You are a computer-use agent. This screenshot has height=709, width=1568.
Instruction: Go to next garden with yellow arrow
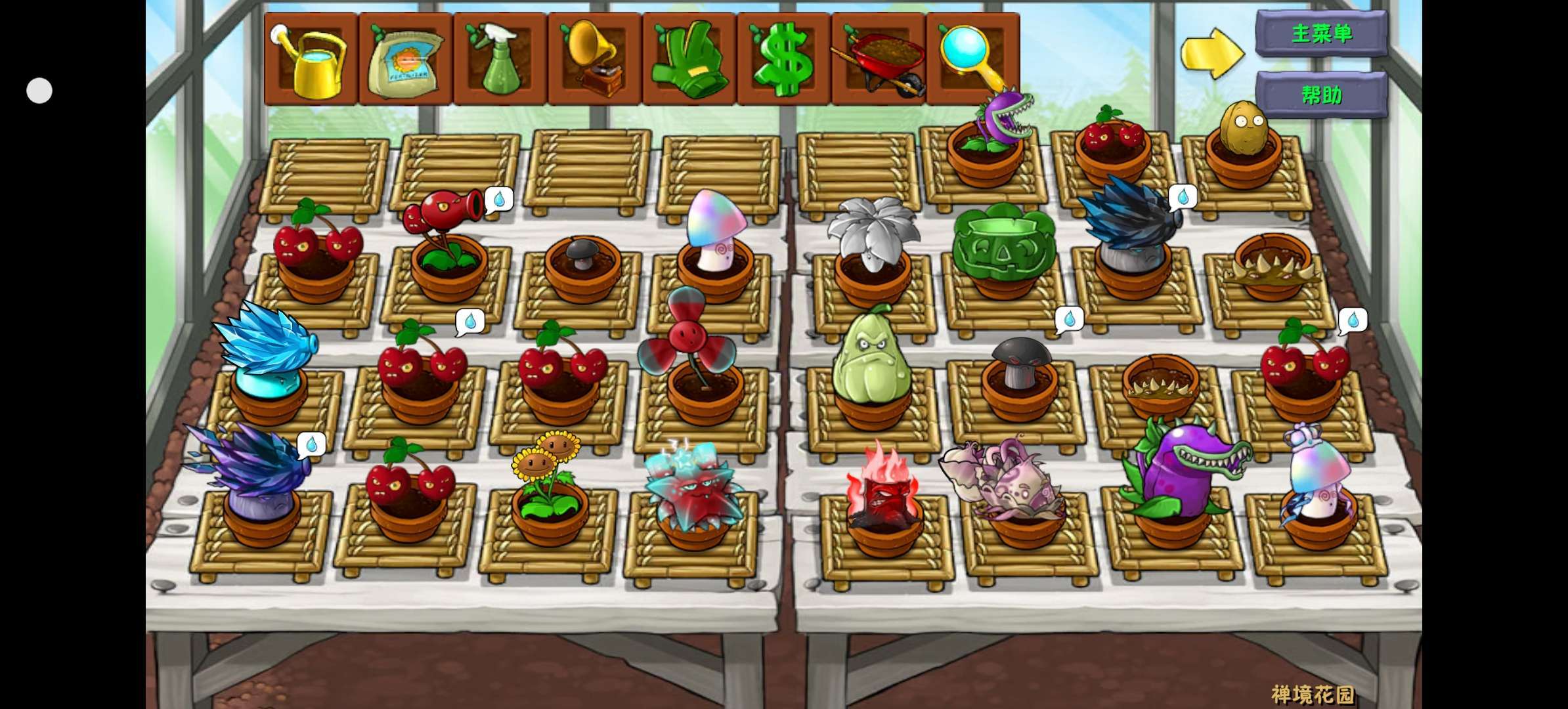tap(1212, 54)
